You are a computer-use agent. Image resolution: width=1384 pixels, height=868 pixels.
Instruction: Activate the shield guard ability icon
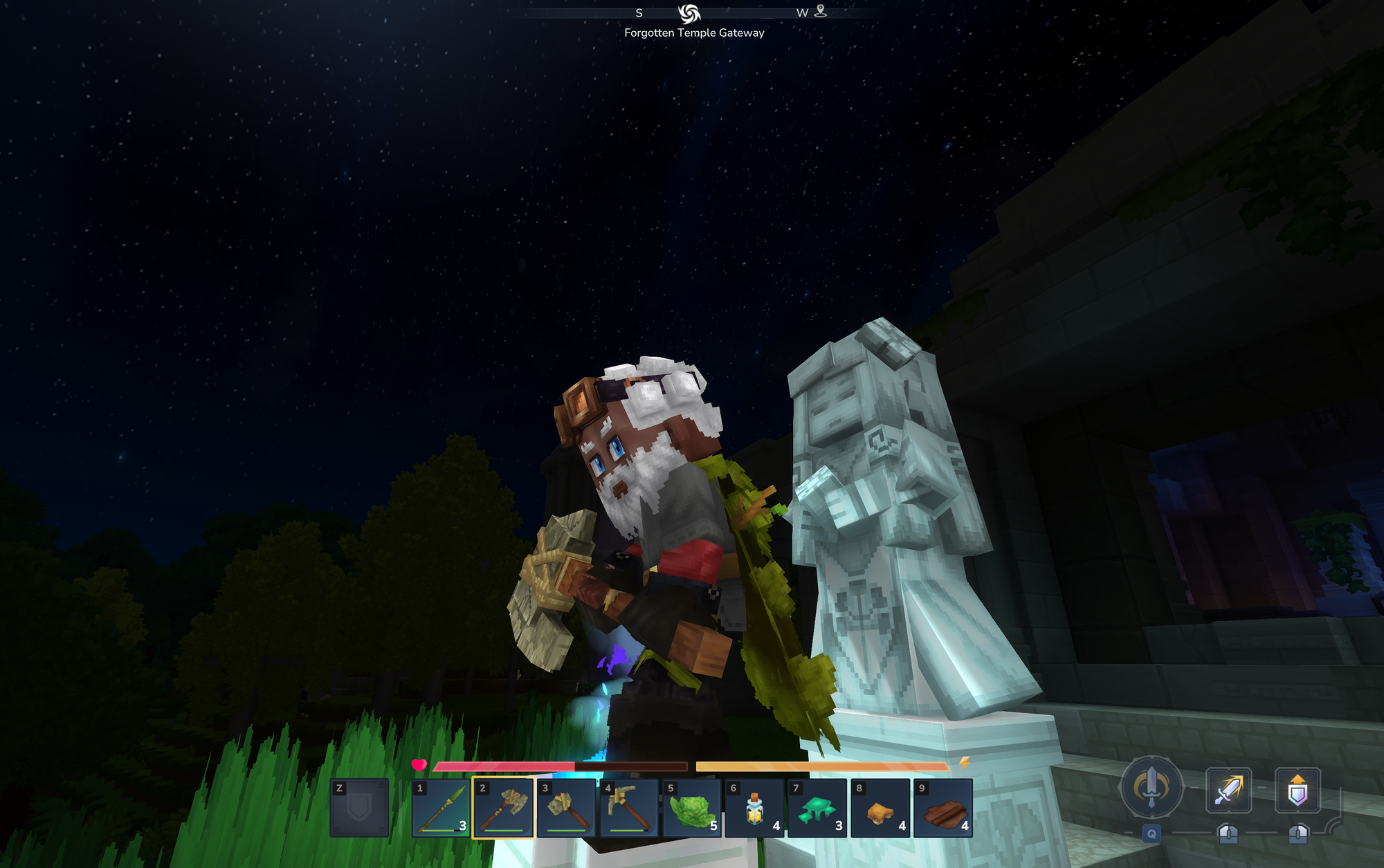click(x=1297, y=790)
